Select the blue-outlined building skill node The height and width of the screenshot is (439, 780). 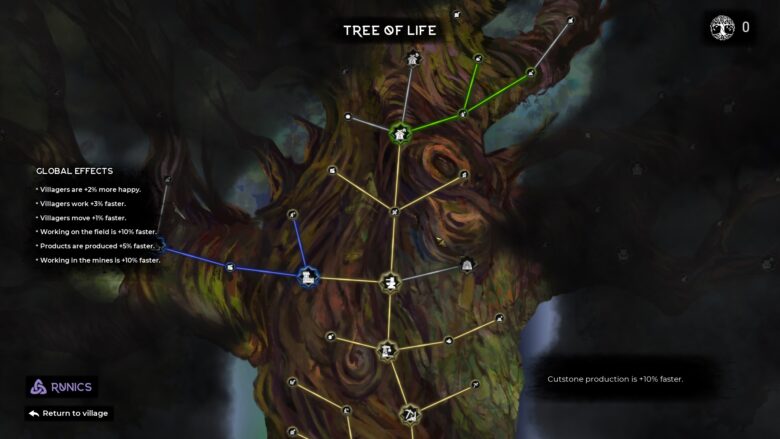click(x=307, y=277)
